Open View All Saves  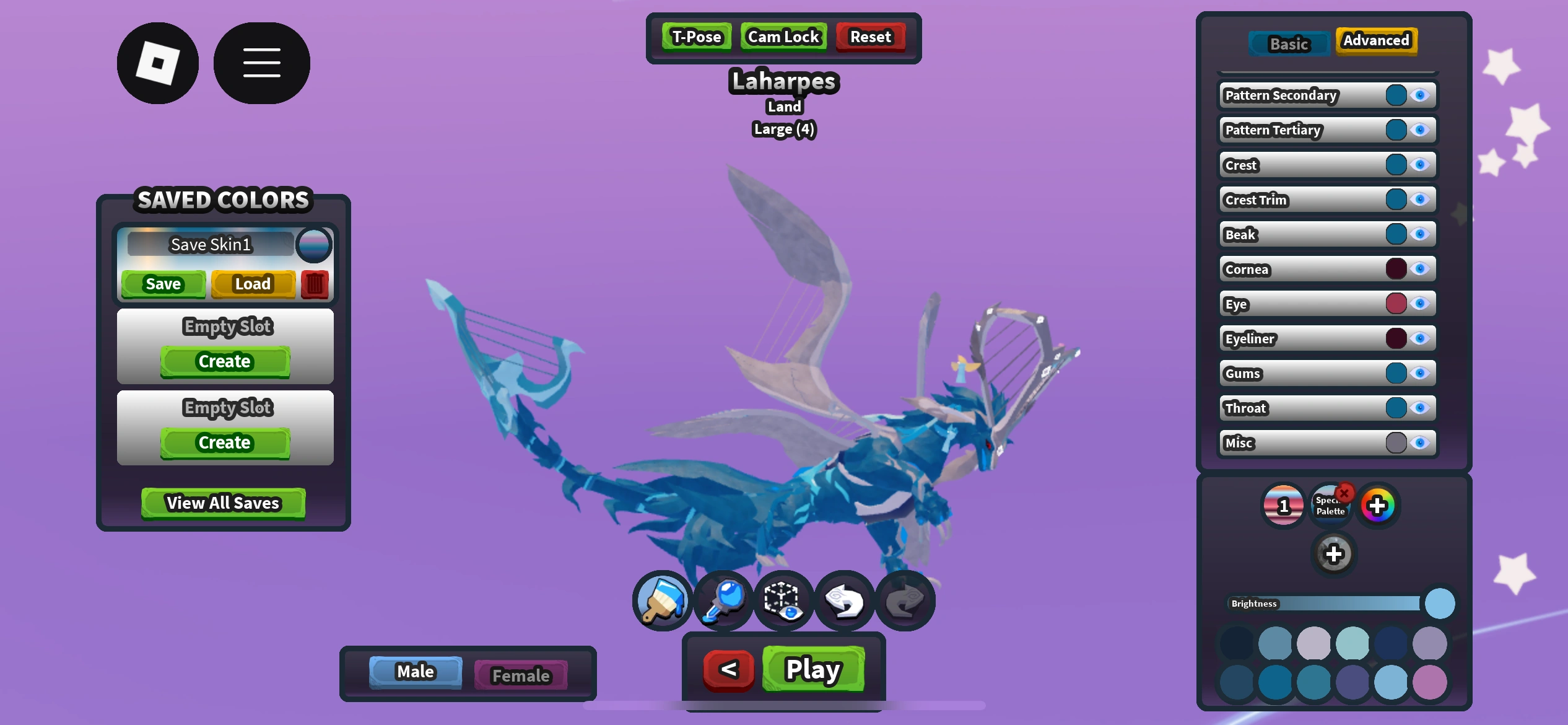223,503
